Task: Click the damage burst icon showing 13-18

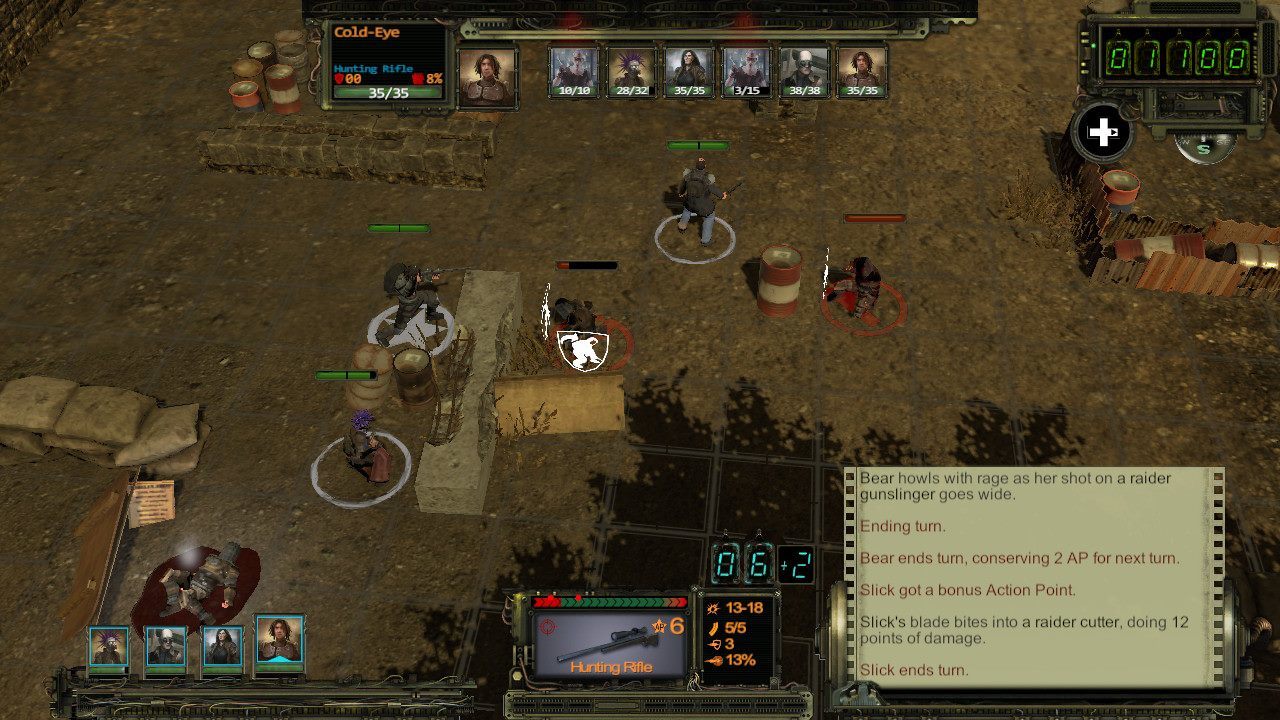Action: pyautogui.click(x=713, y=608)
